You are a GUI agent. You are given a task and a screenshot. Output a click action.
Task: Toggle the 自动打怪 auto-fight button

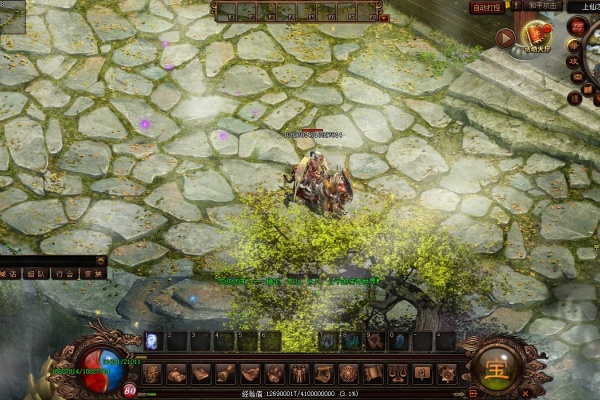tap(488, 7)
